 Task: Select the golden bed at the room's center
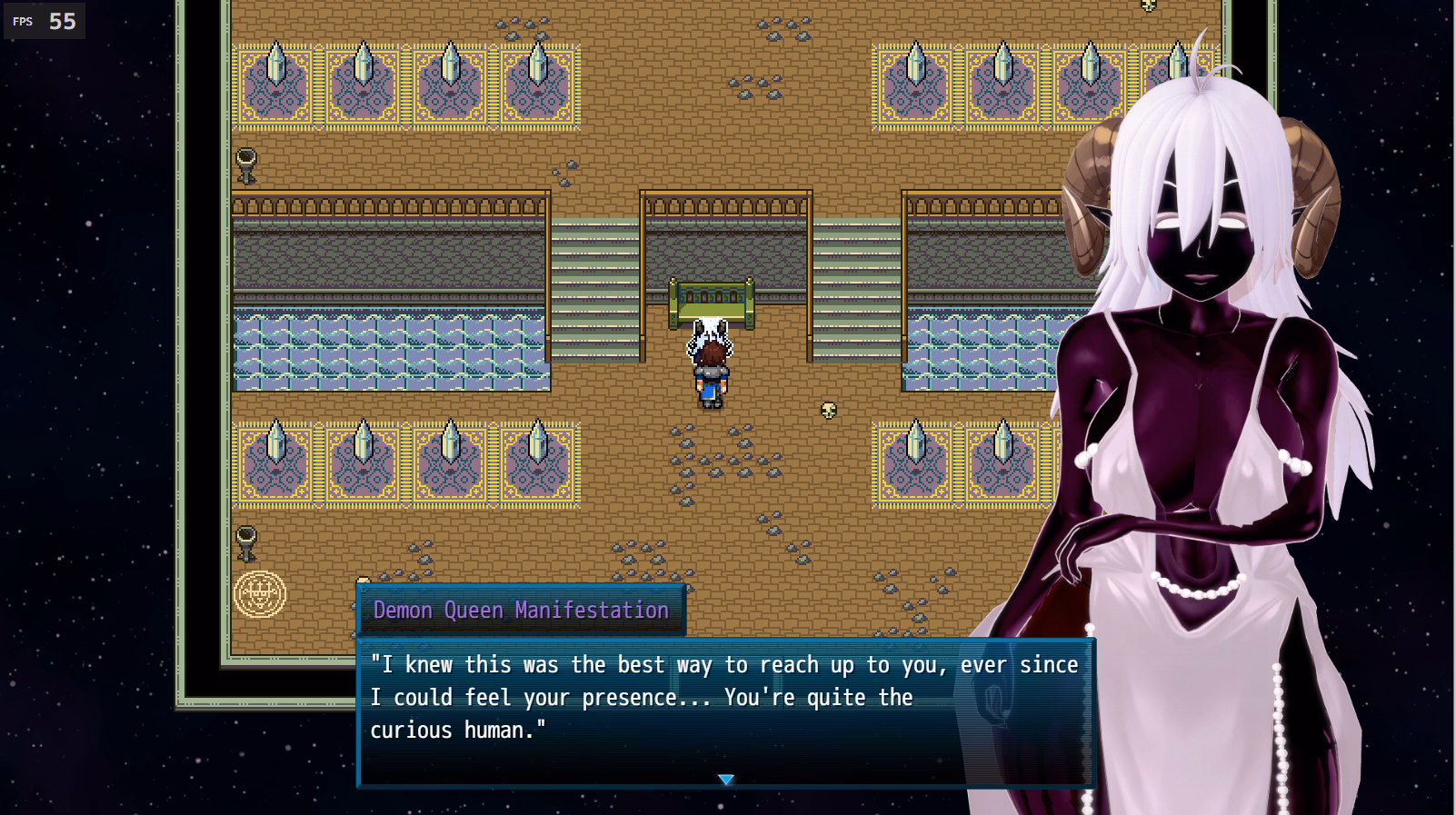(711, 300)
